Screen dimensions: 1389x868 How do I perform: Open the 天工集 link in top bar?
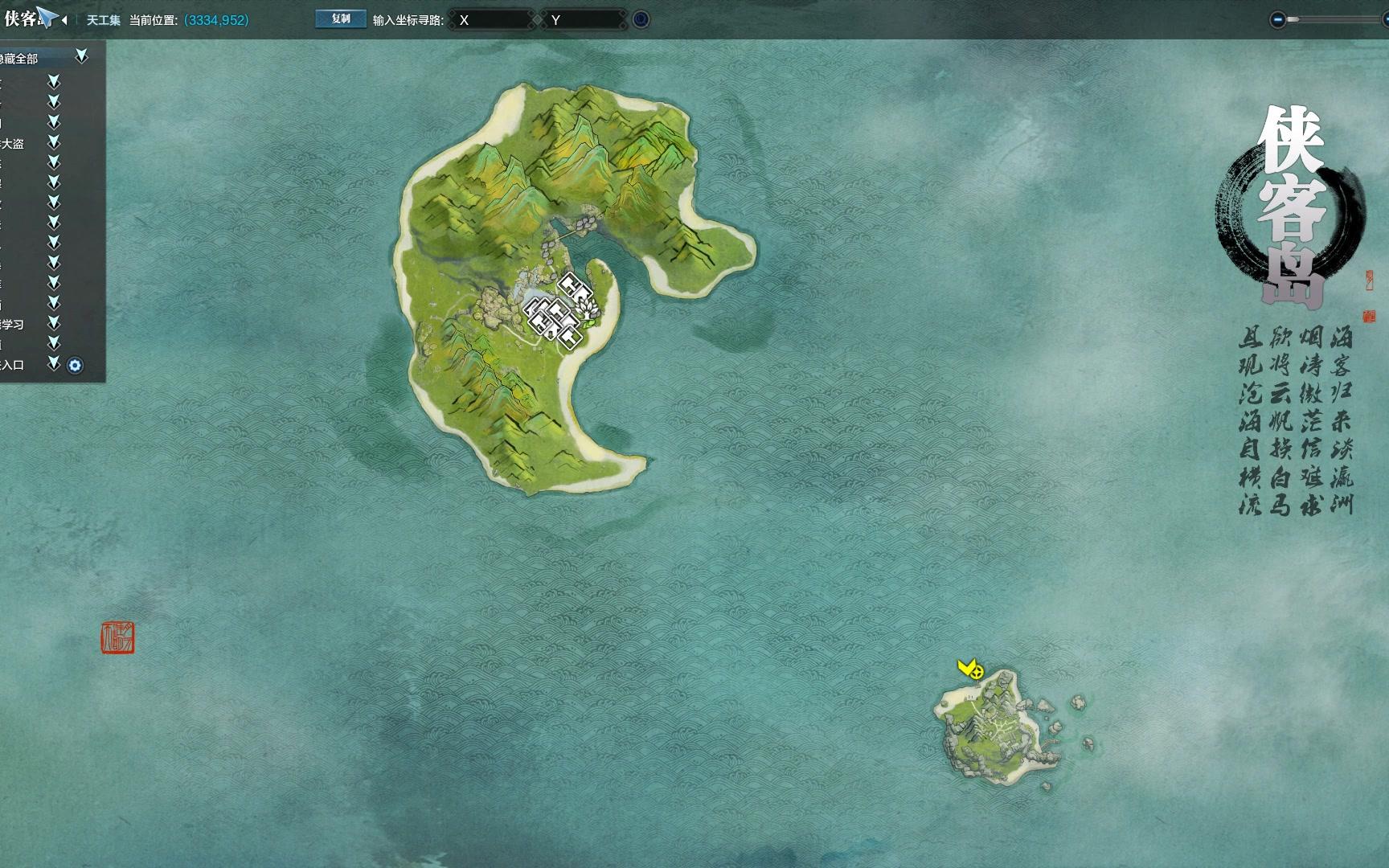[x=103, y=20]
